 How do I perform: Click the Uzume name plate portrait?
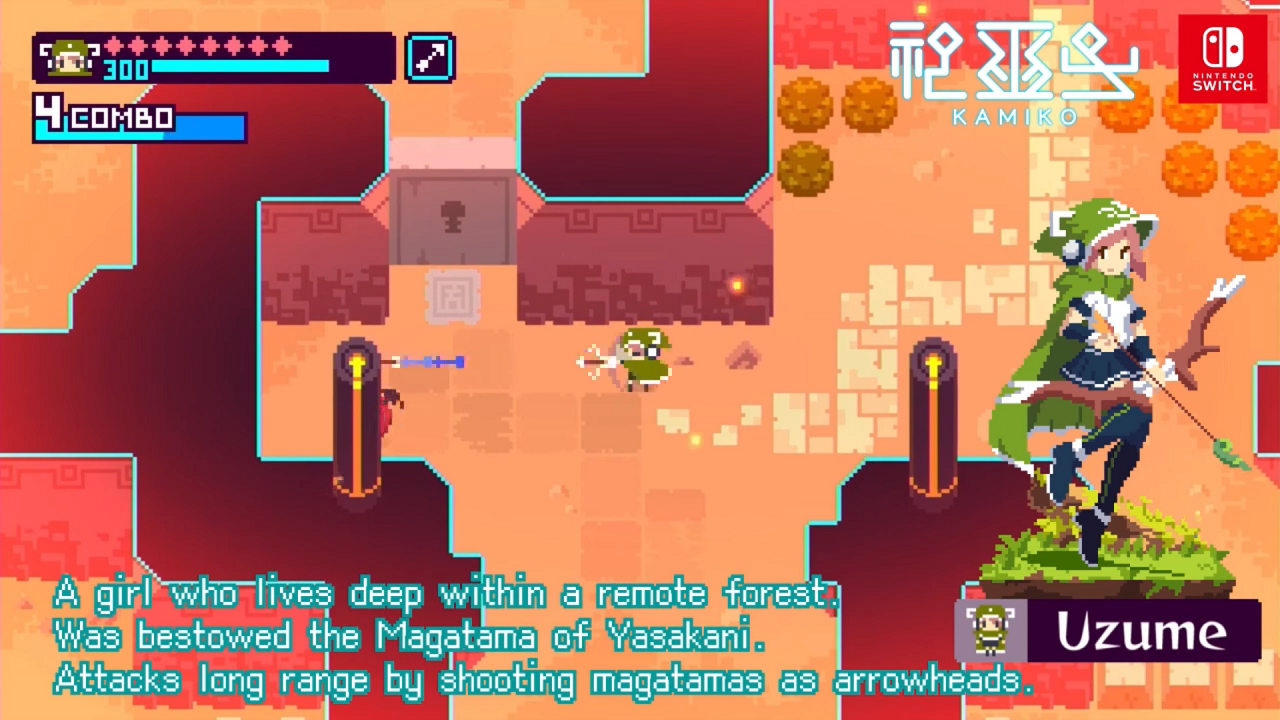(x=991, y=631)
